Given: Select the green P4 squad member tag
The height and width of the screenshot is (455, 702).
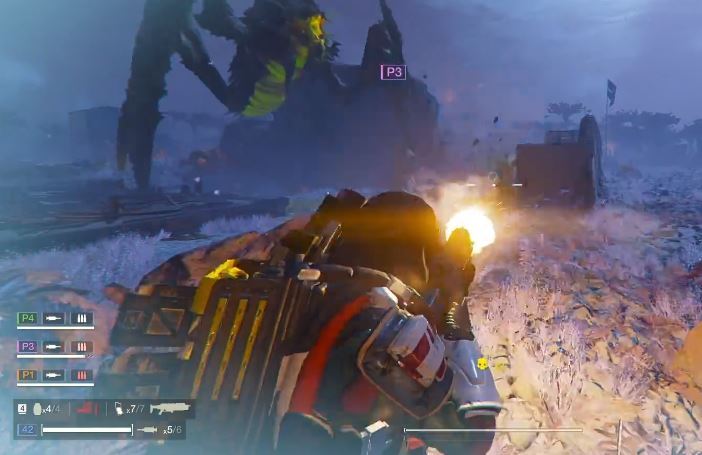Looking at the screenshot, I should (28, 318).
